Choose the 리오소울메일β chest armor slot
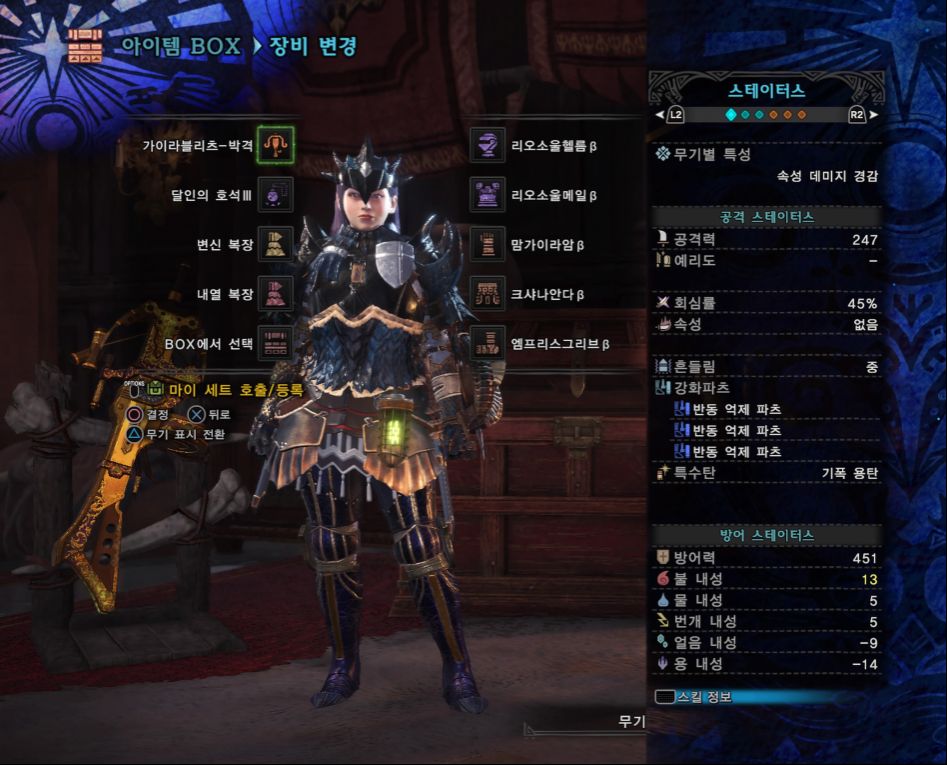Viewport: 947px width, 765px height. point(487,194)
